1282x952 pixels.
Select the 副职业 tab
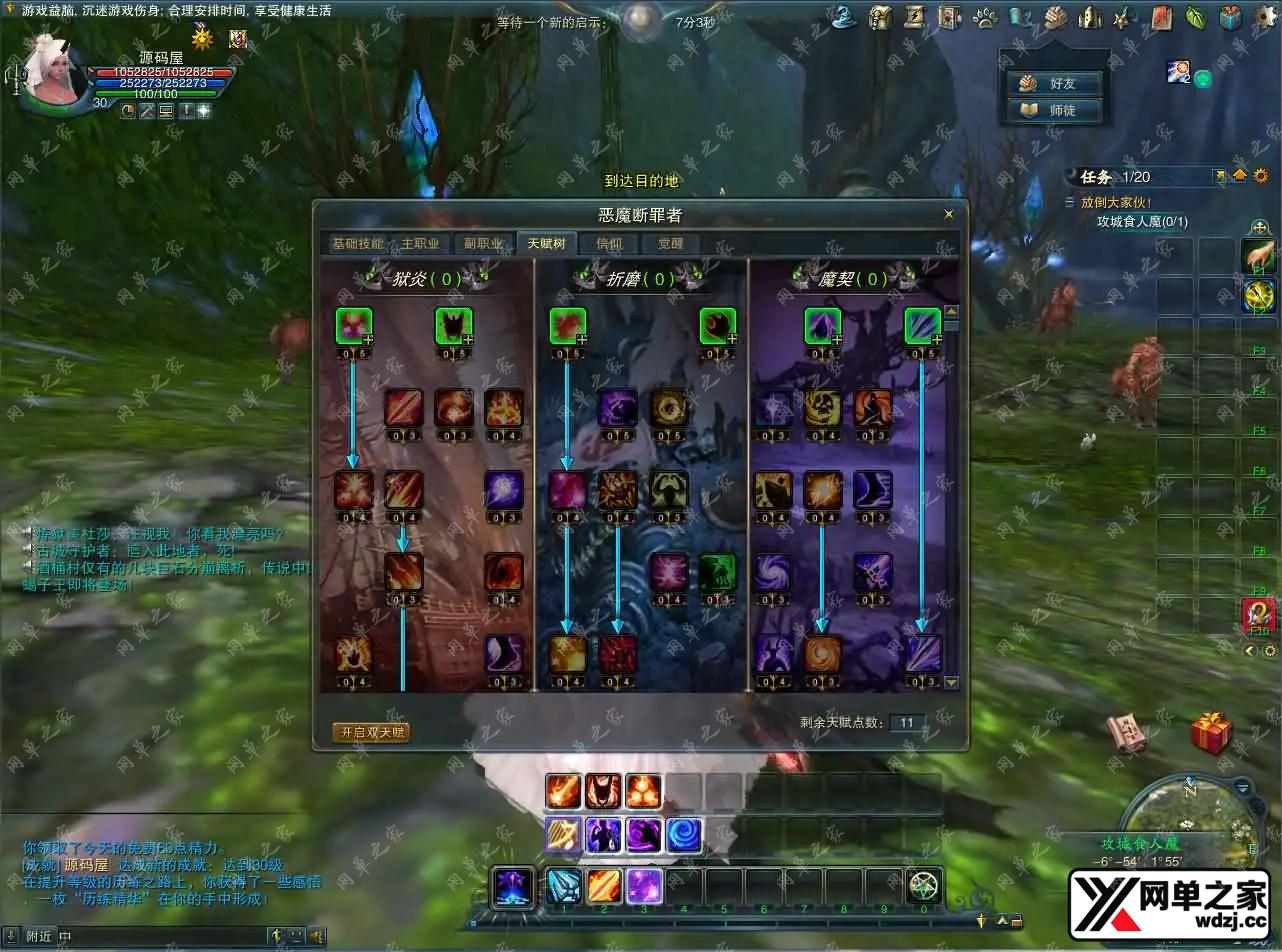click(484, 244)
